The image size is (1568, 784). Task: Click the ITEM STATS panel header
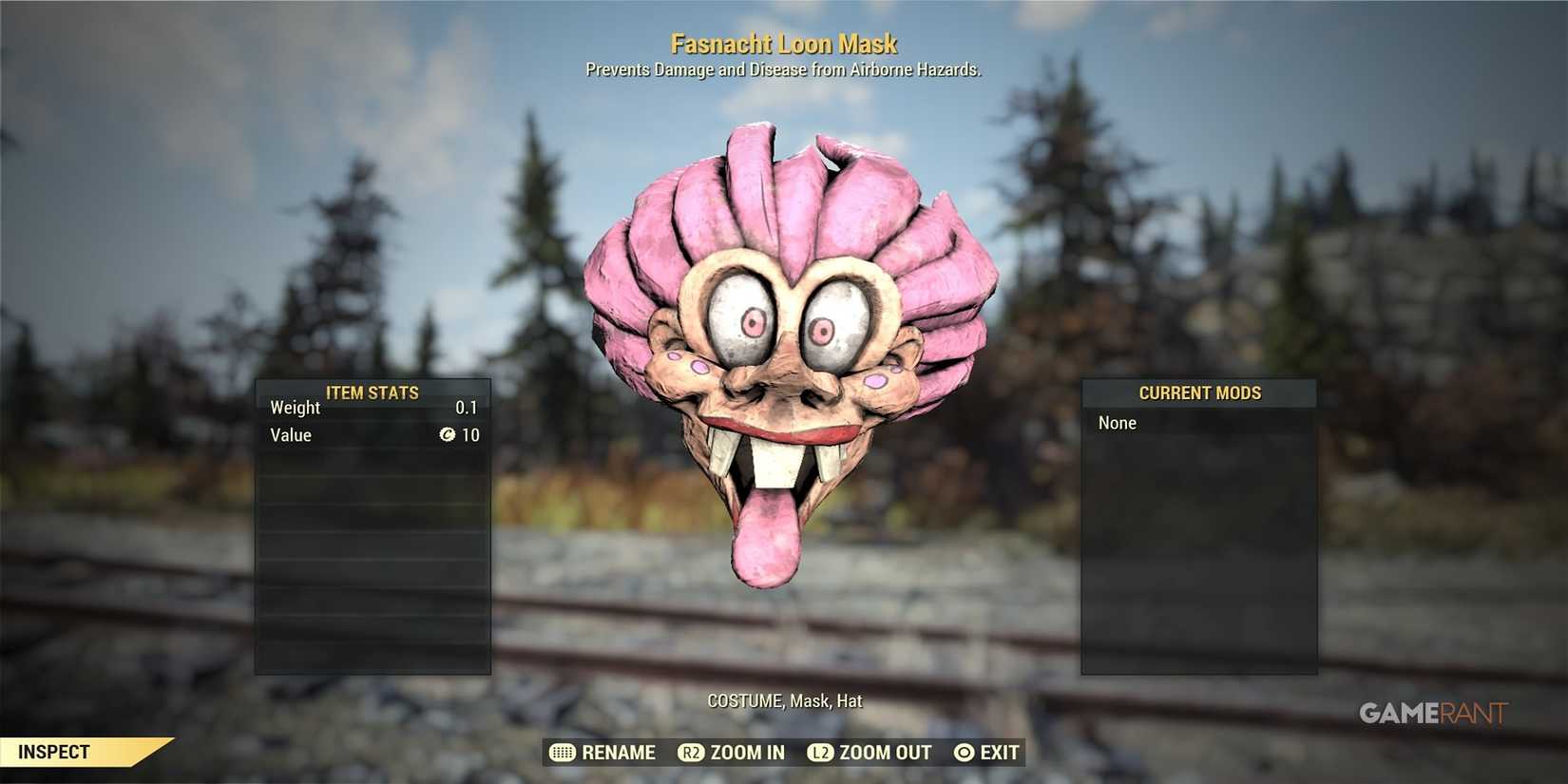(x=373, y=392)
